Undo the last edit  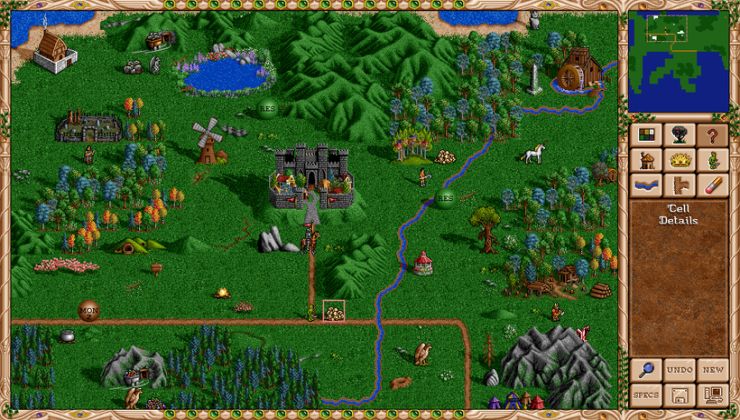tap(679, 370)
